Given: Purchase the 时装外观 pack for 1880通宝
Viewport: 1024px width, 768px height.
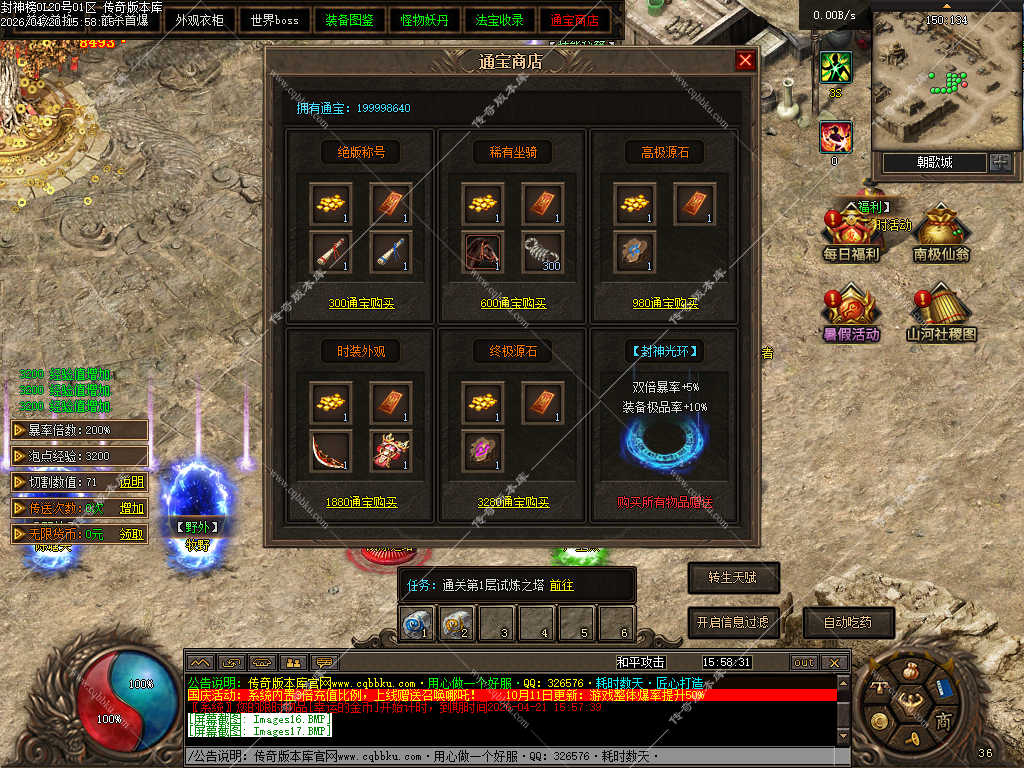Looking at the screenshot, I should click(361, 503).
